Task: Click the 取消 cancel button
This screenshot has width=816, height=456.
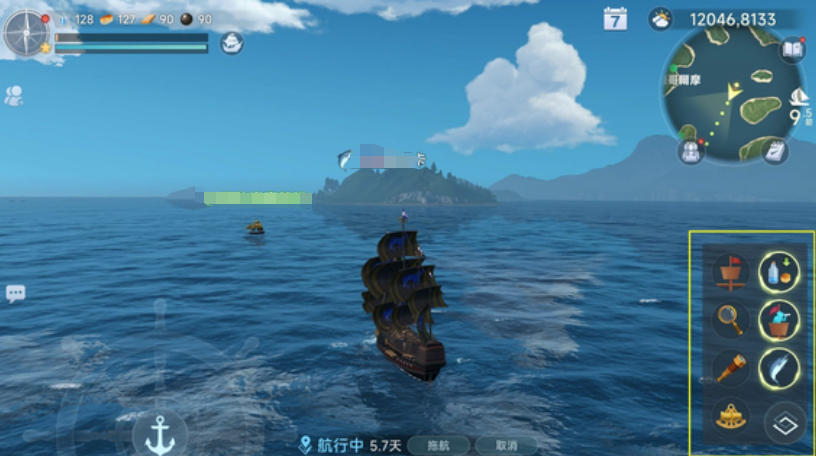Action: point(504,445)
